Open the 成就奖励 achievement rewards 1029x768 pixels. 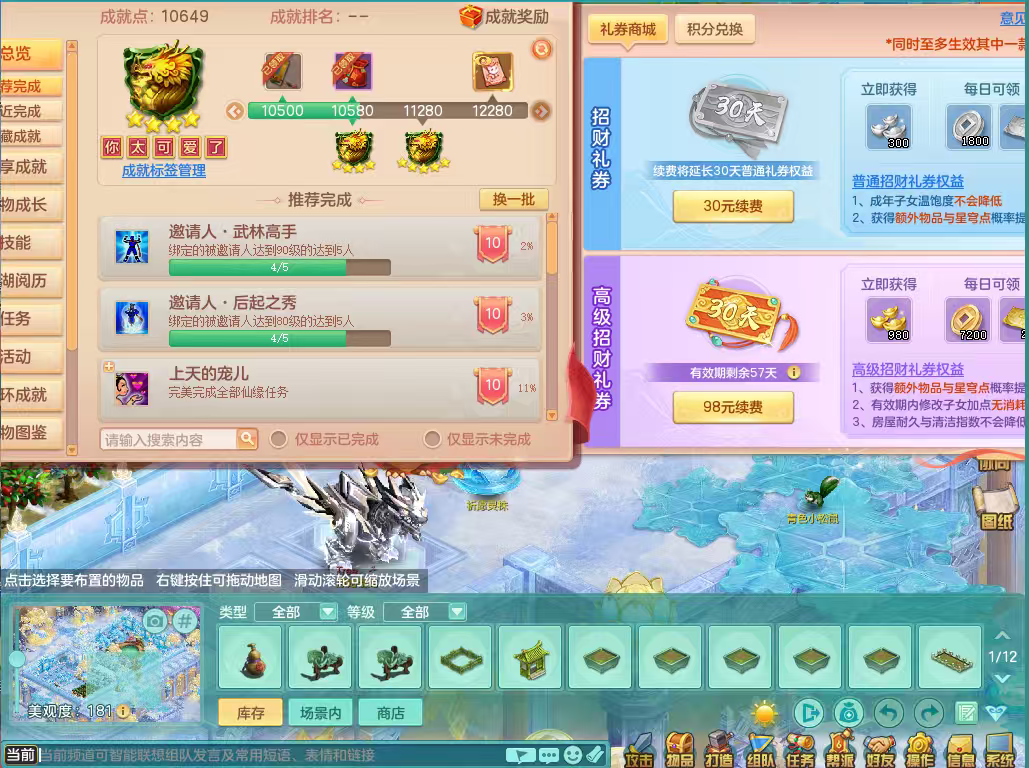pos(505,16)
